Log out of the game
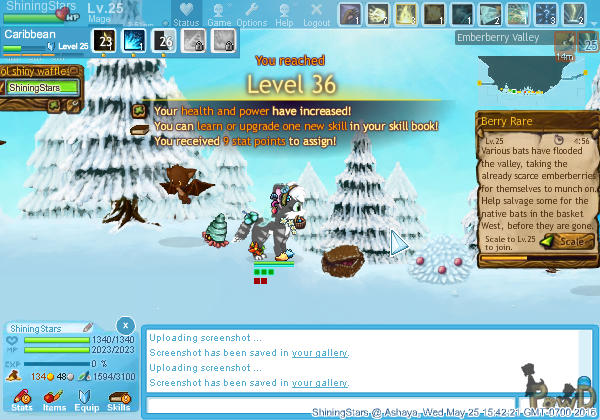600x420 pixels. pos(316,14)
